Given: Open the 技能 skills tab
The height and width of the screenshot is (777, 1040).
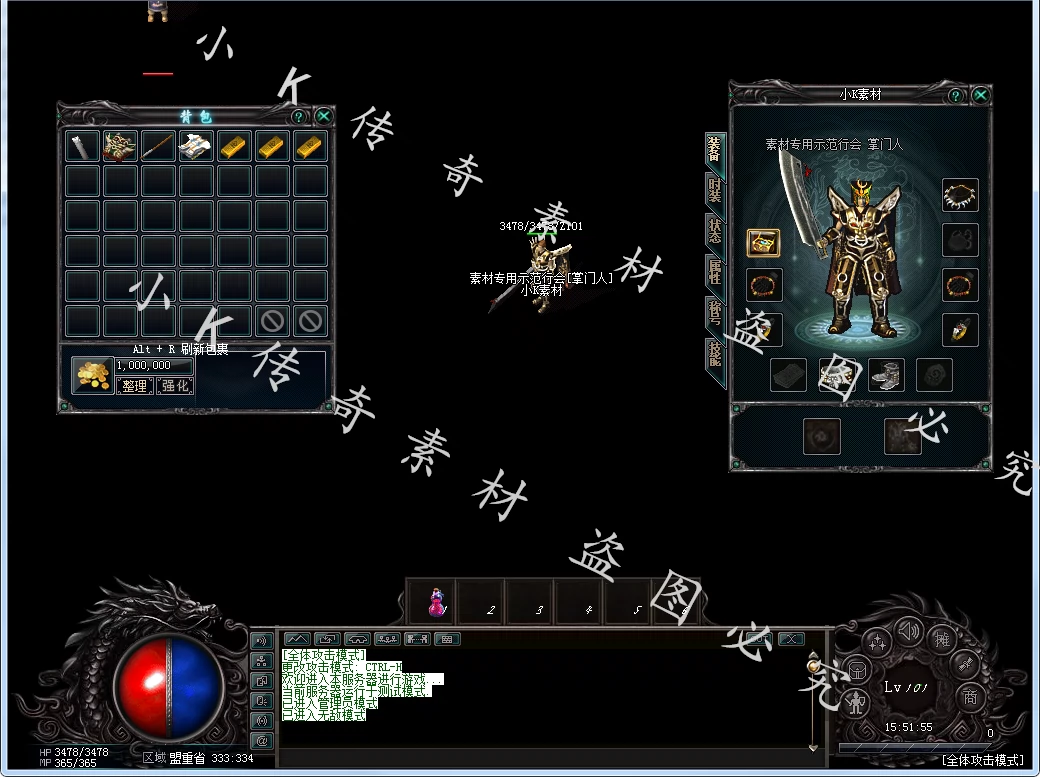Looking at the screenshot, I should click(715, 354).
